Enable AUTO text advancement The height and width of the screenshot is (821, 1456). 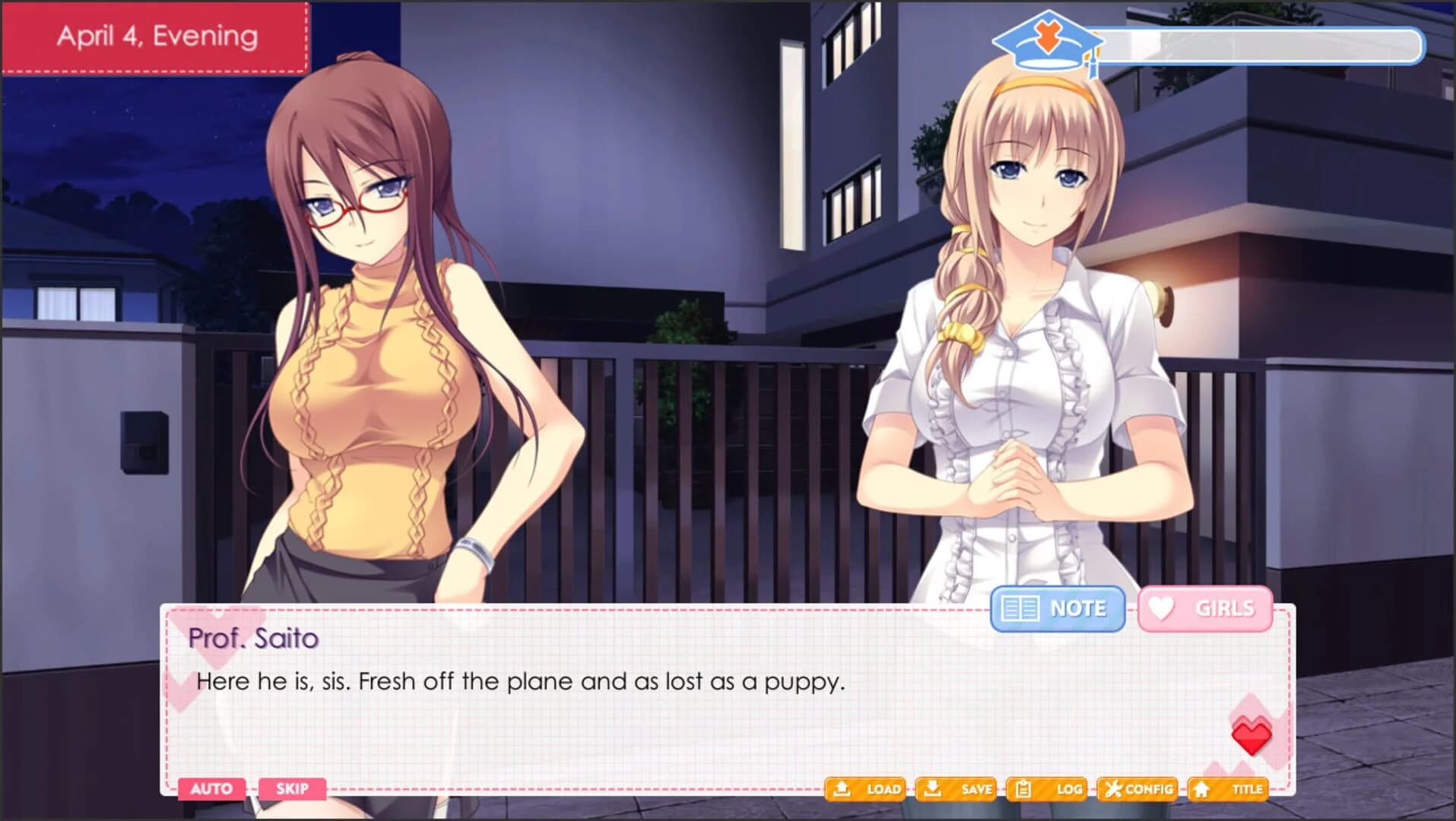(x=213, y=789)
